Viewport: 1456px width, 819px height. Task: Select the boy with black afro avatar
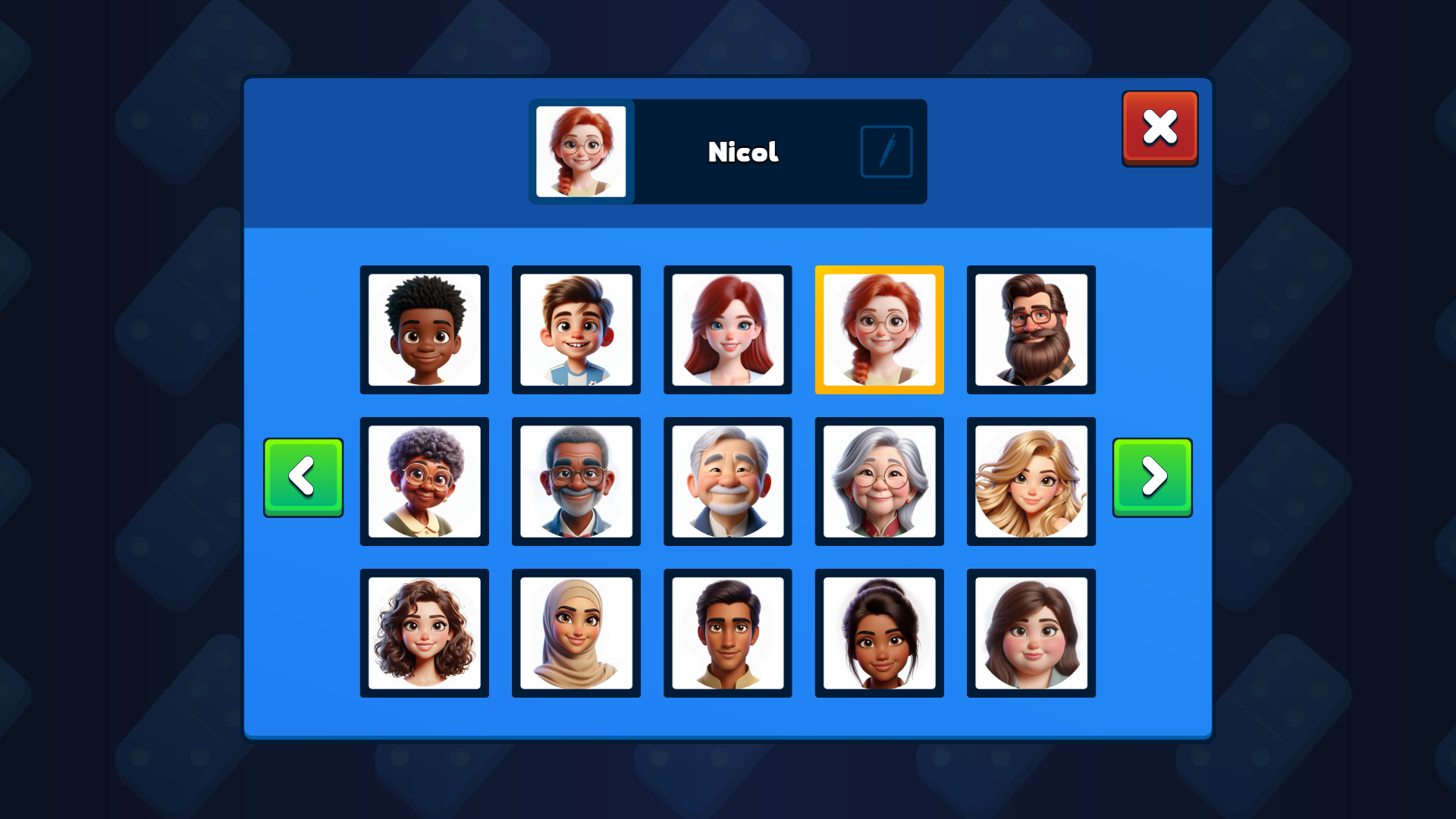click(x=425, y=330)
